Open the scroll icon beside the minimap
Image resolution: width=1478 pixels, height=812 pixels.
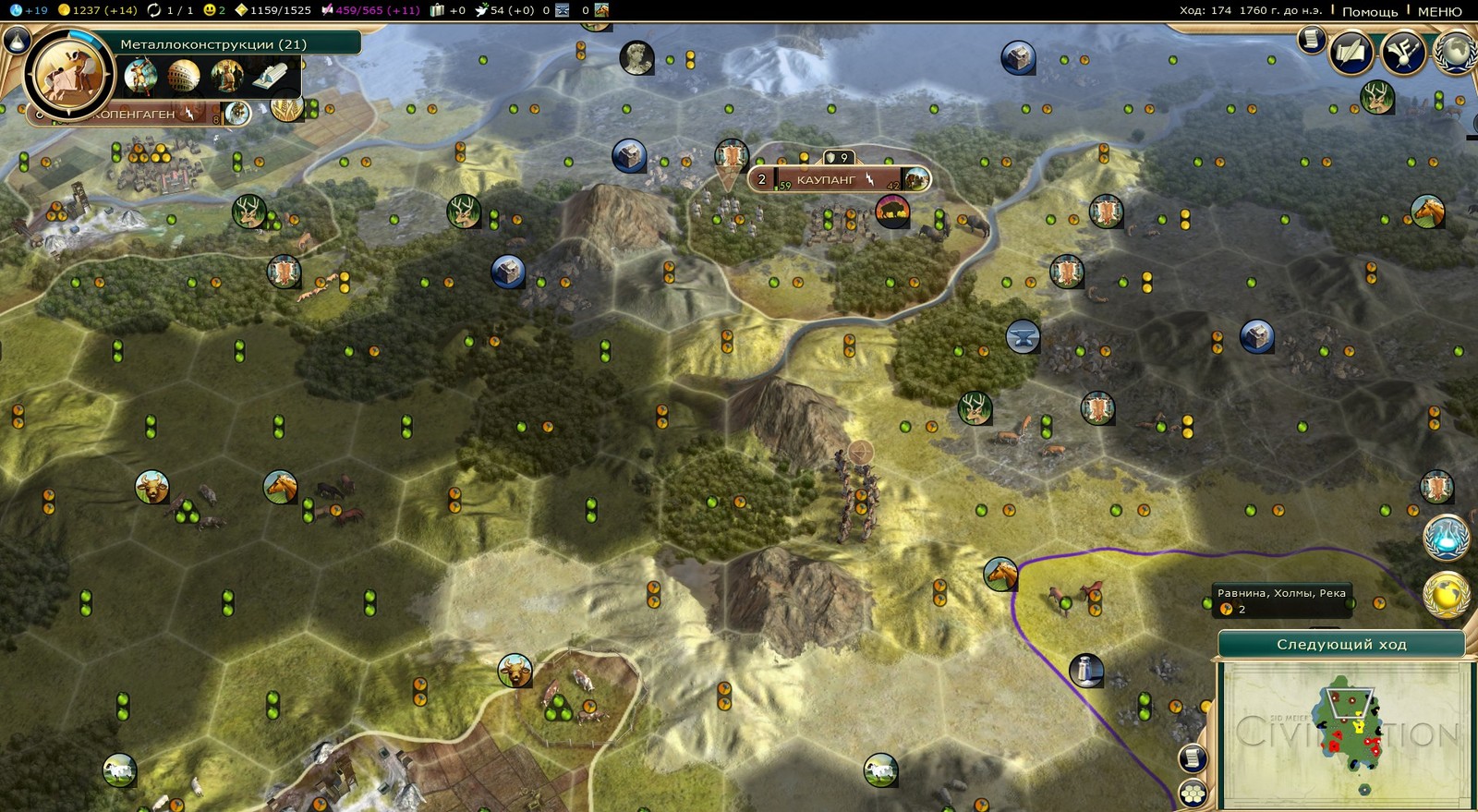pos(1193,758)
